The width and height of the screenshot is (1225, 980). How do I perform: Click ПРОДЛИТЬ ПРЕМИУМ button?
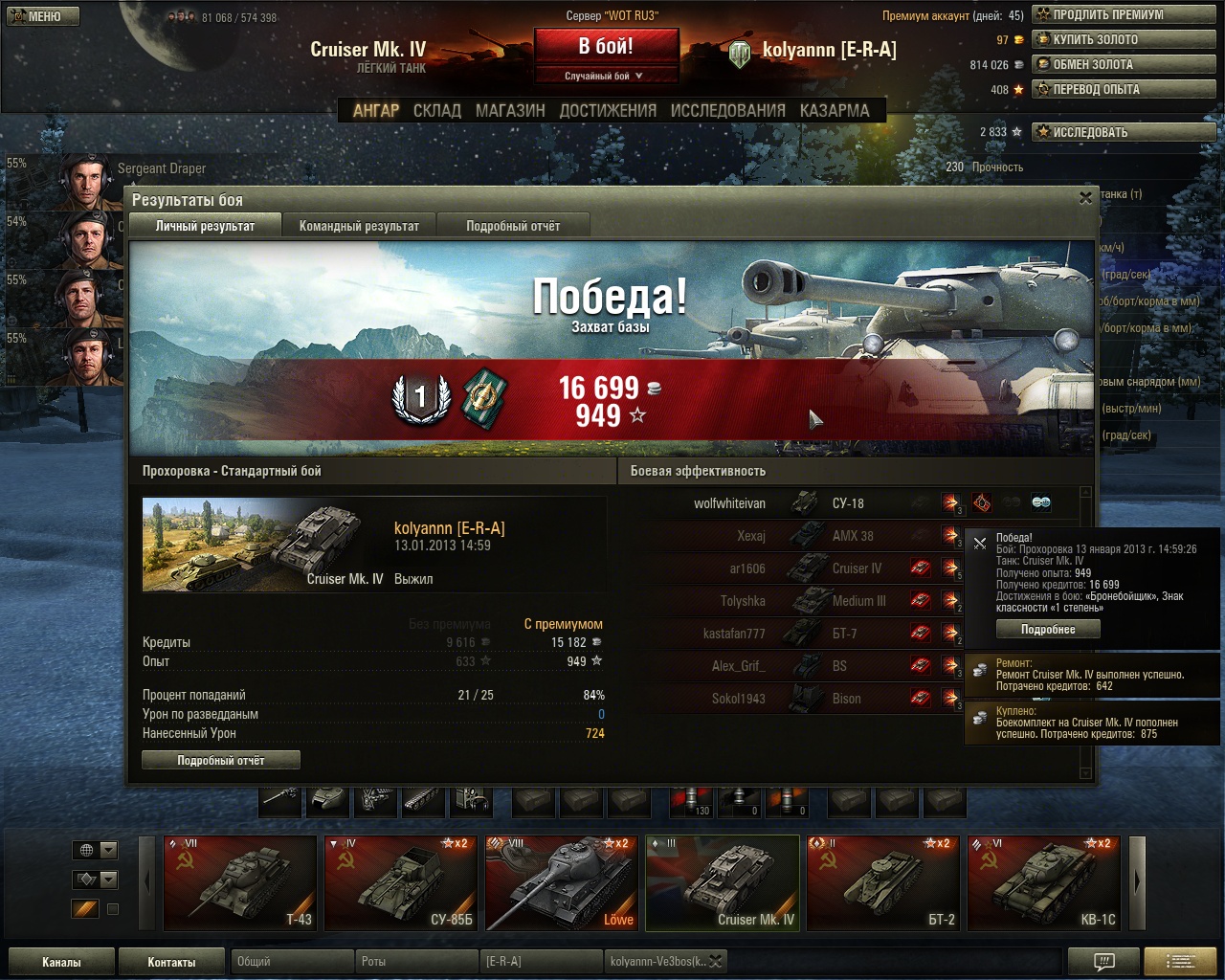(1123, 15)
